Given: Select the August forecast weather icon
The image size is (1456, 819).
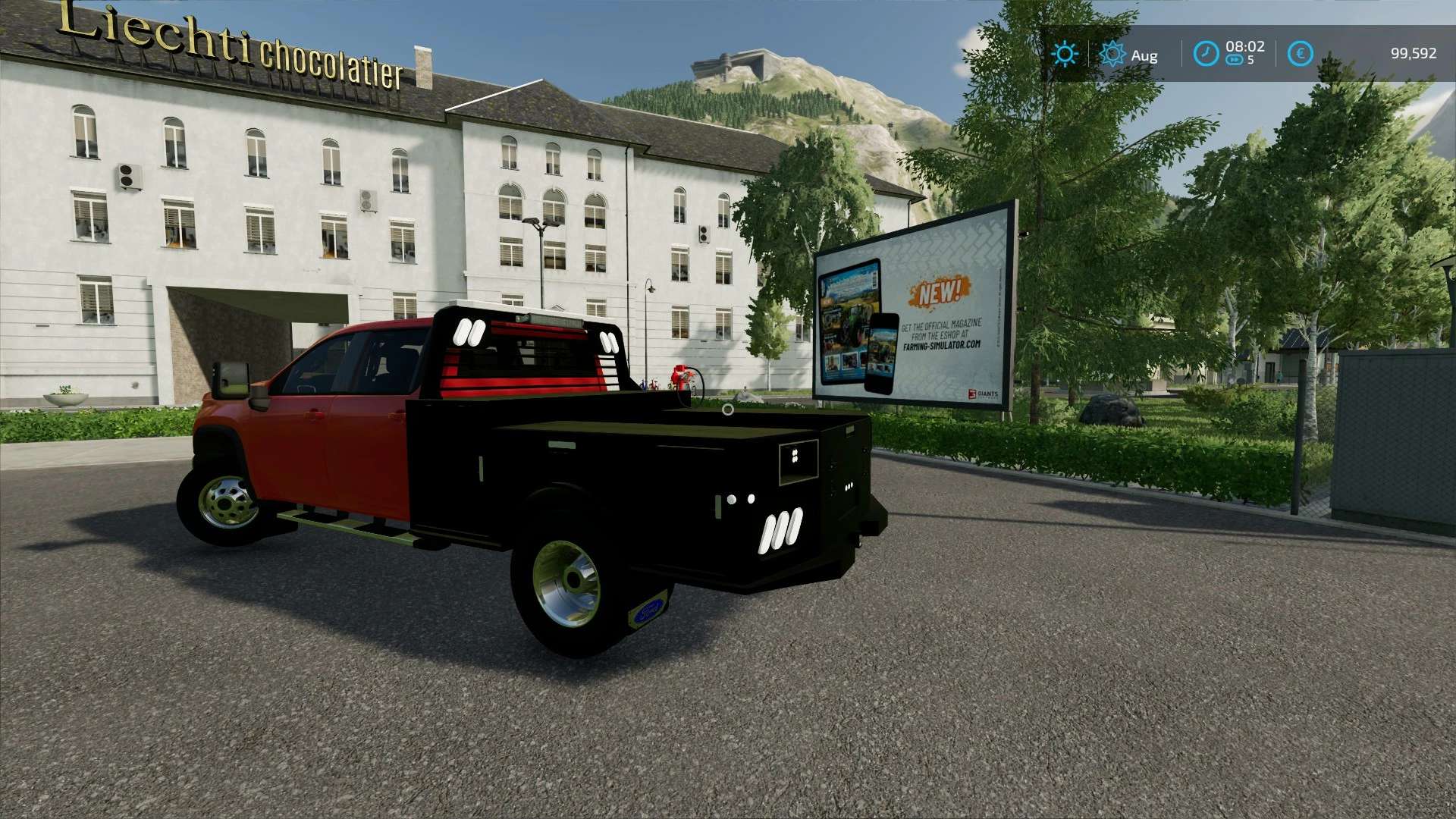Looking at the screenshot, I should click(x=1112, y=54).
